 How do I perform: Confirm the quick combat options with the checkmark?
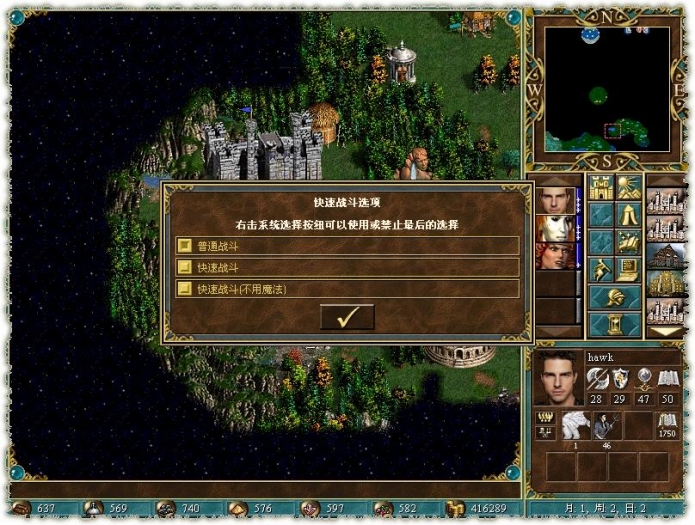tap(347, 317)
